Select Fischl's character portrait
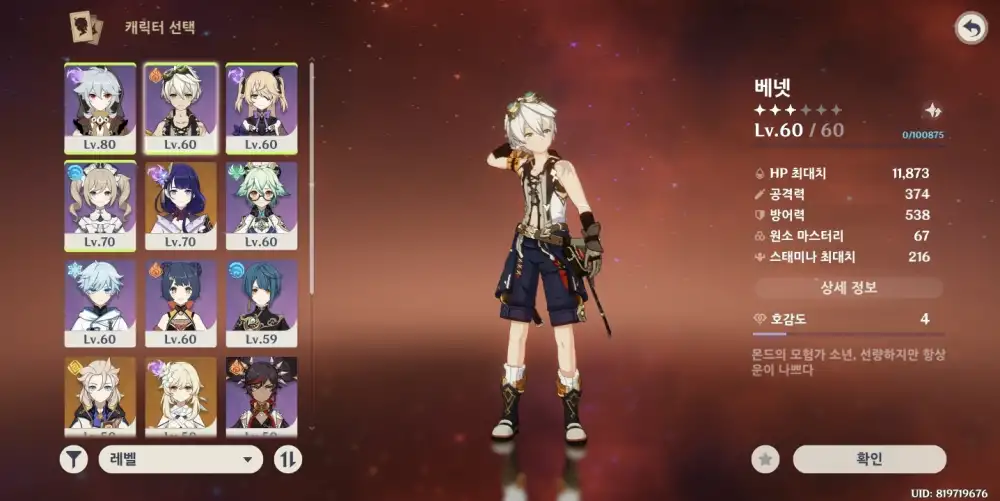The height and width of the screenshot is (501, 1000). pyautogui.click(x=261, y=107)
